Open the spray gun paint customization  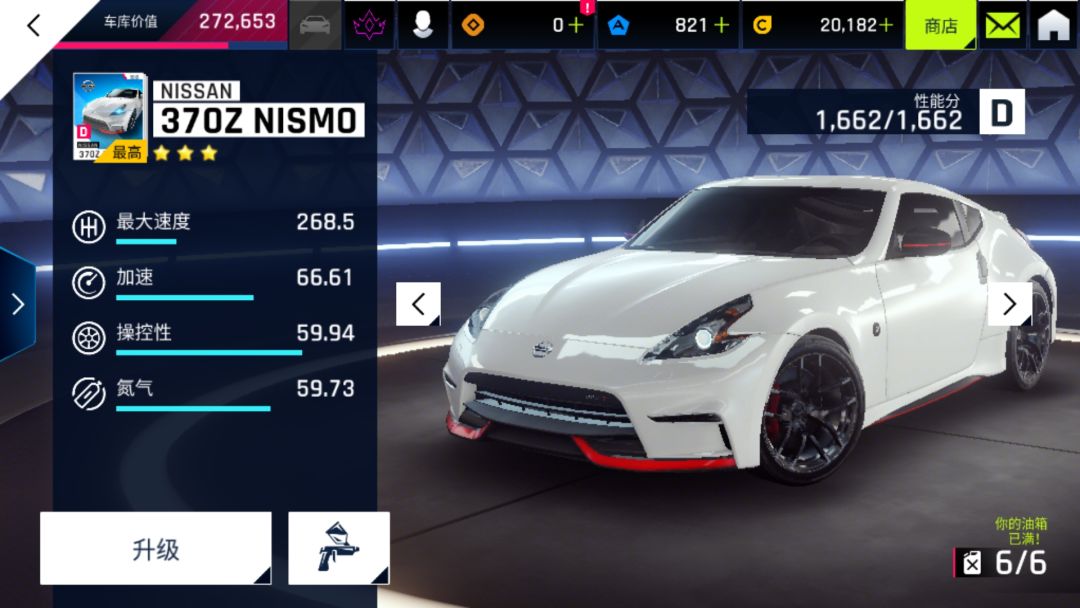339,548
